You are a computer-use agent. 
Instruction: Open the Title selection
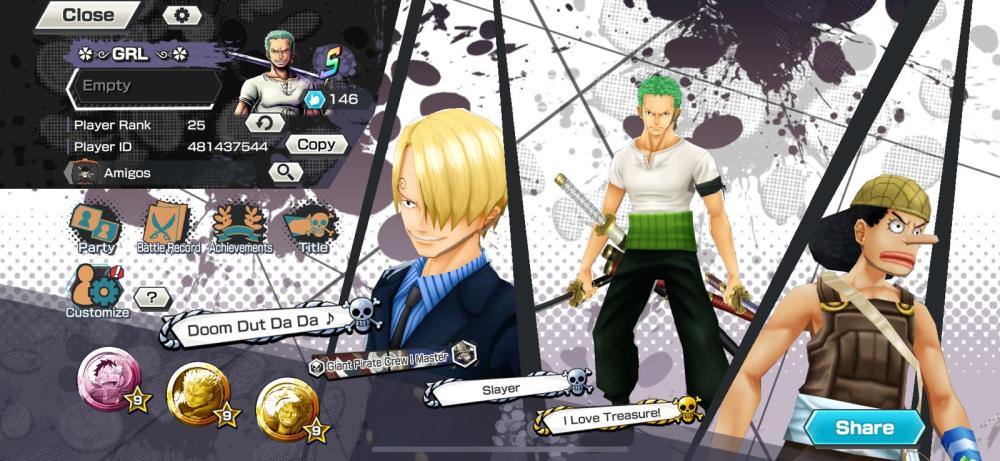click(x=312, y=227)
